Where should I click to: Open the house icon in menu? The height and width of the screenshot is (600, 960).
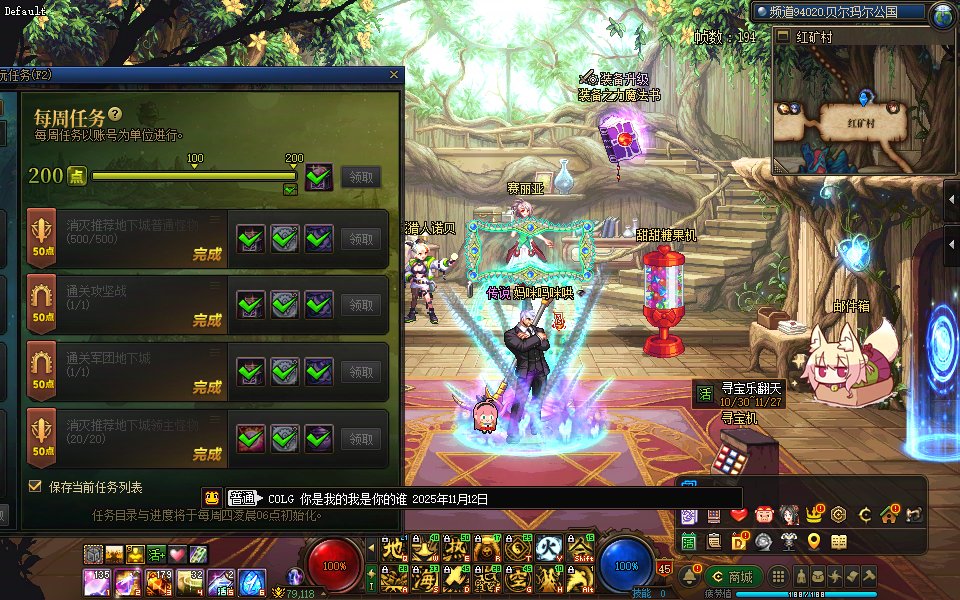pos(889,515)
